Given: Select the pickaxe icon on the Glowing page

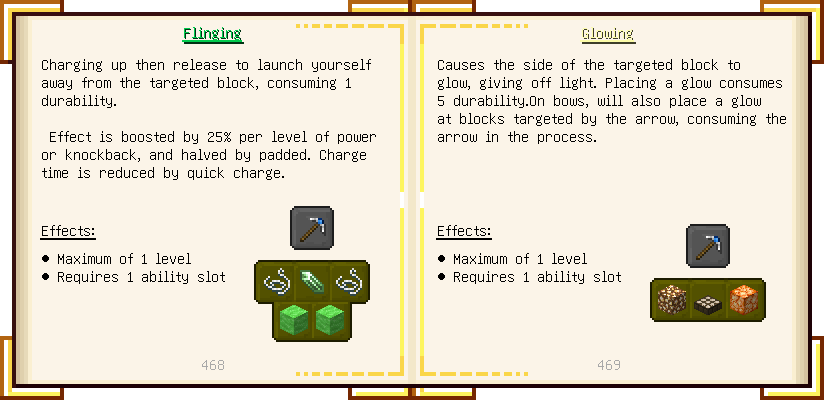Looking at the screenshot, I should coord(708,246).
